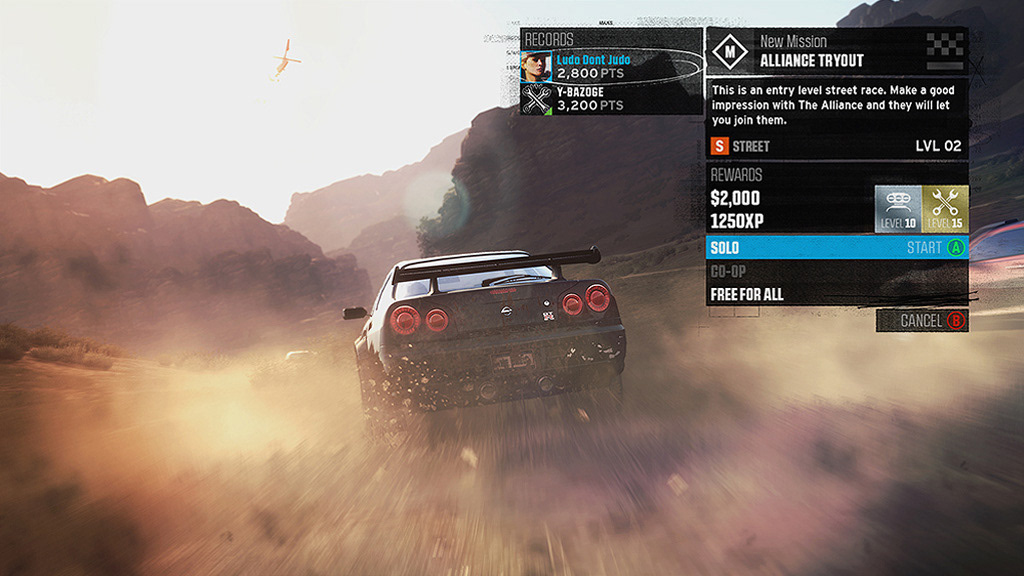Click the Level 15 wrench reward icon
The width and height of the screenshot is (1024, 576).
pos(945,209)
